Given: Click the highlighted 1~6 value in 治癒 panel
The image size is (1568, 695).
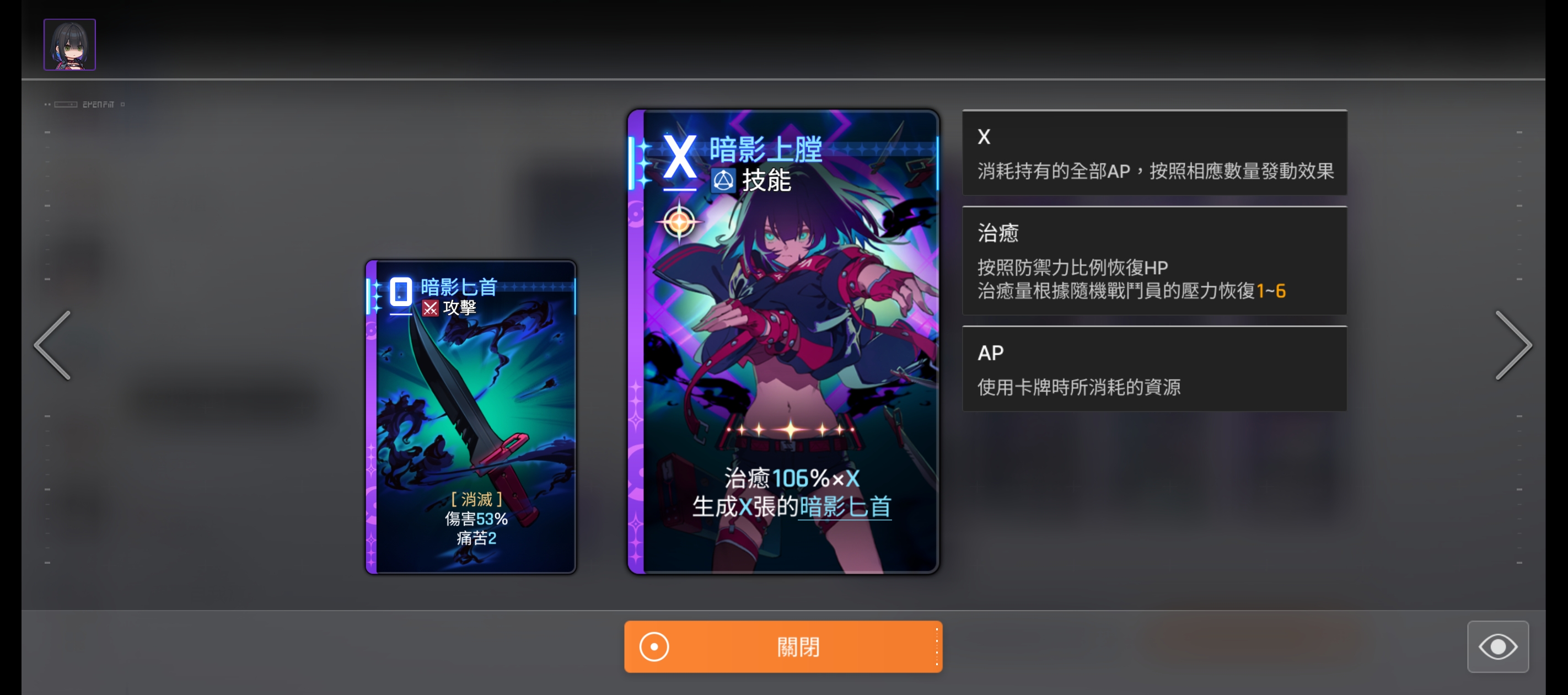Looking at the screenshot, I should coord(1272,291).
